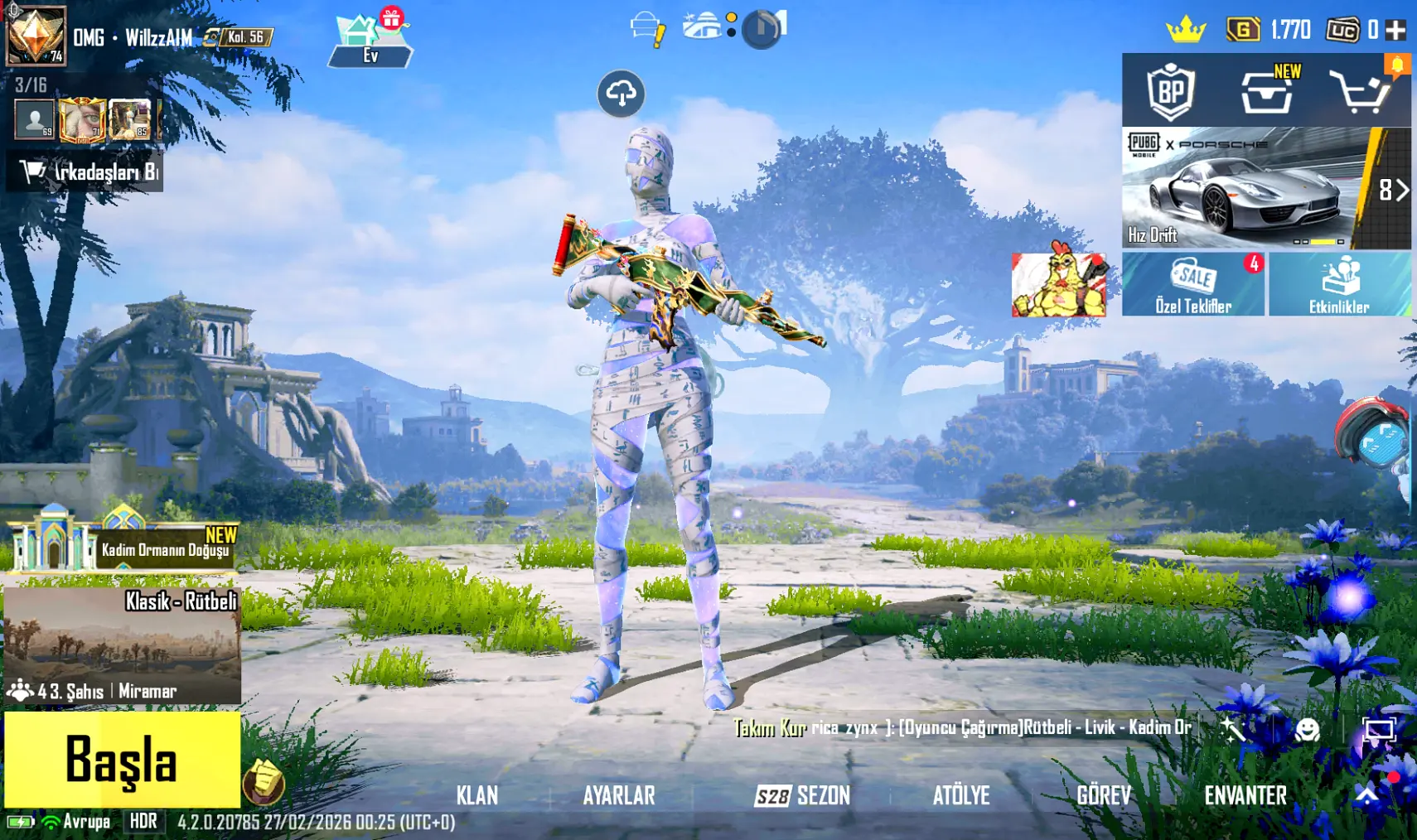Tap the cloud download icon
1417x840 pixels.
[x=621, y=94]
